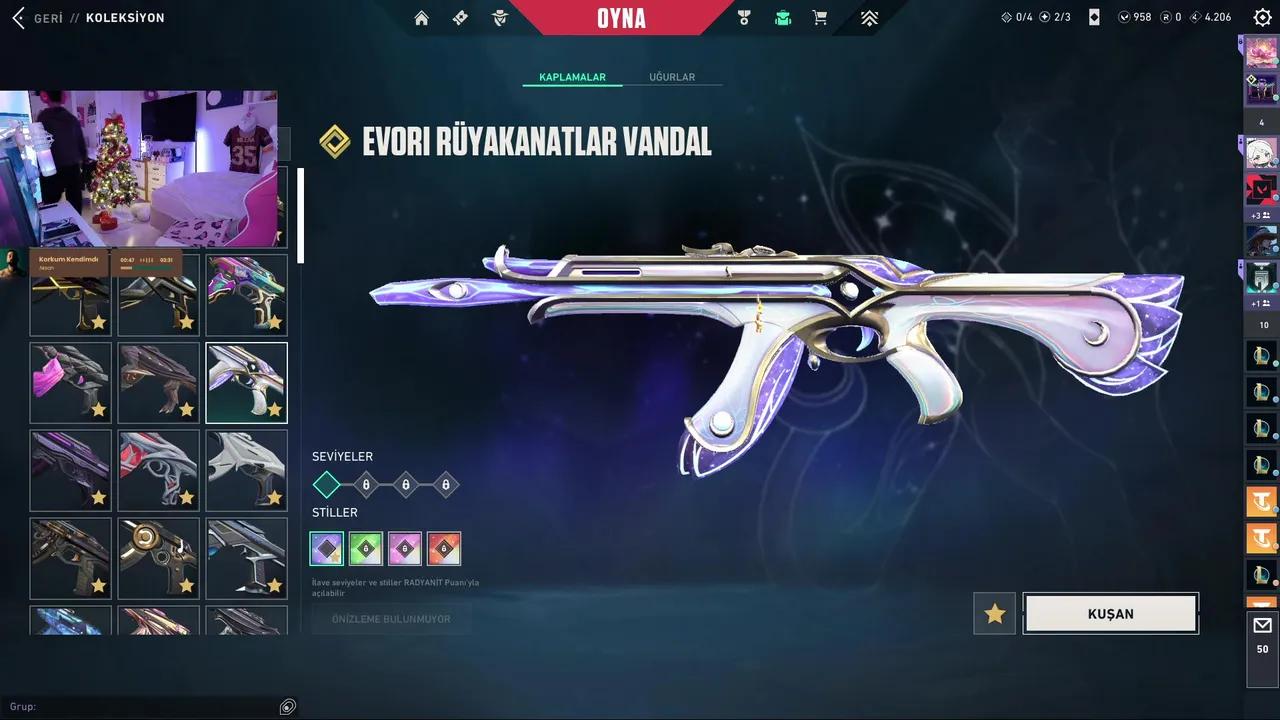Viewport: 1280px width, 720px height.
Task: Select the currently unlocked level one diamond
Action: (326, 484)
